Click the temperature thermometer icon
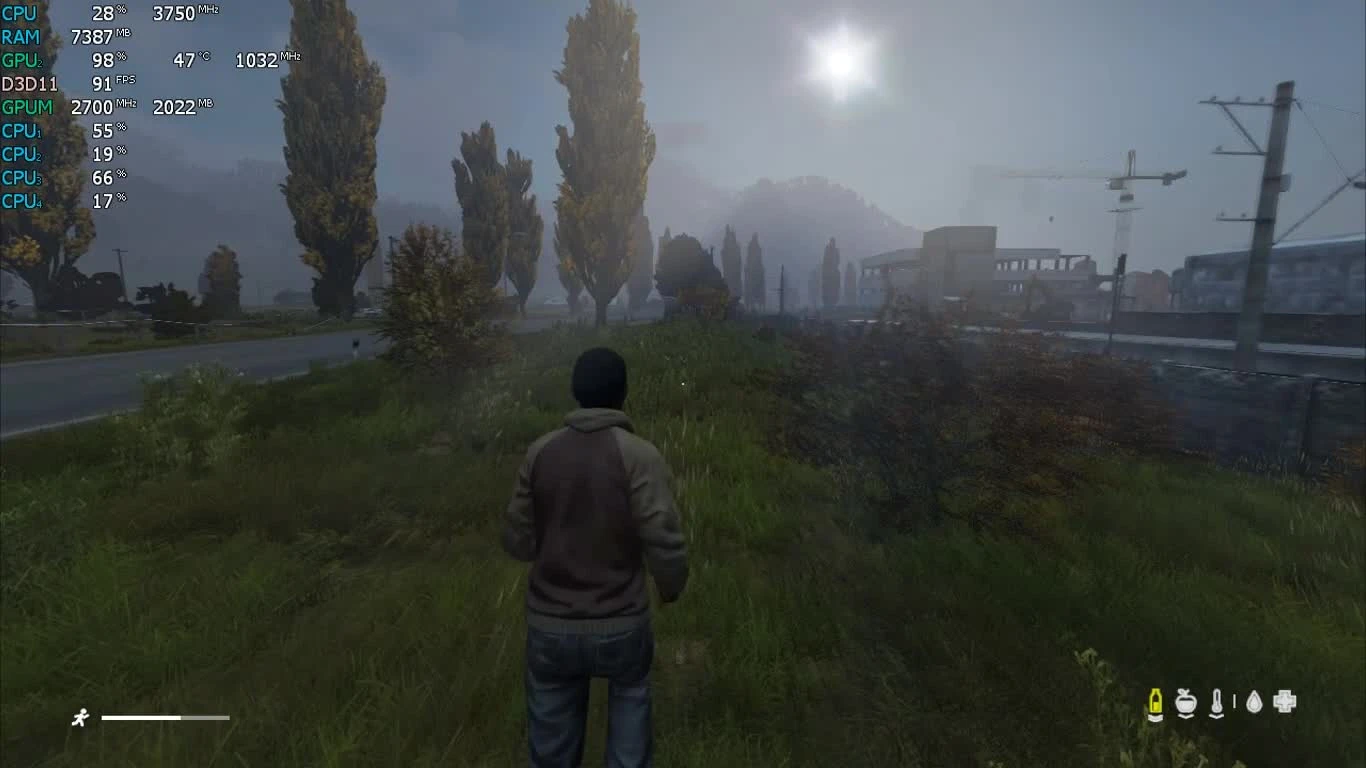This screenshot has width=1366, height=768. coord(1217,701)
